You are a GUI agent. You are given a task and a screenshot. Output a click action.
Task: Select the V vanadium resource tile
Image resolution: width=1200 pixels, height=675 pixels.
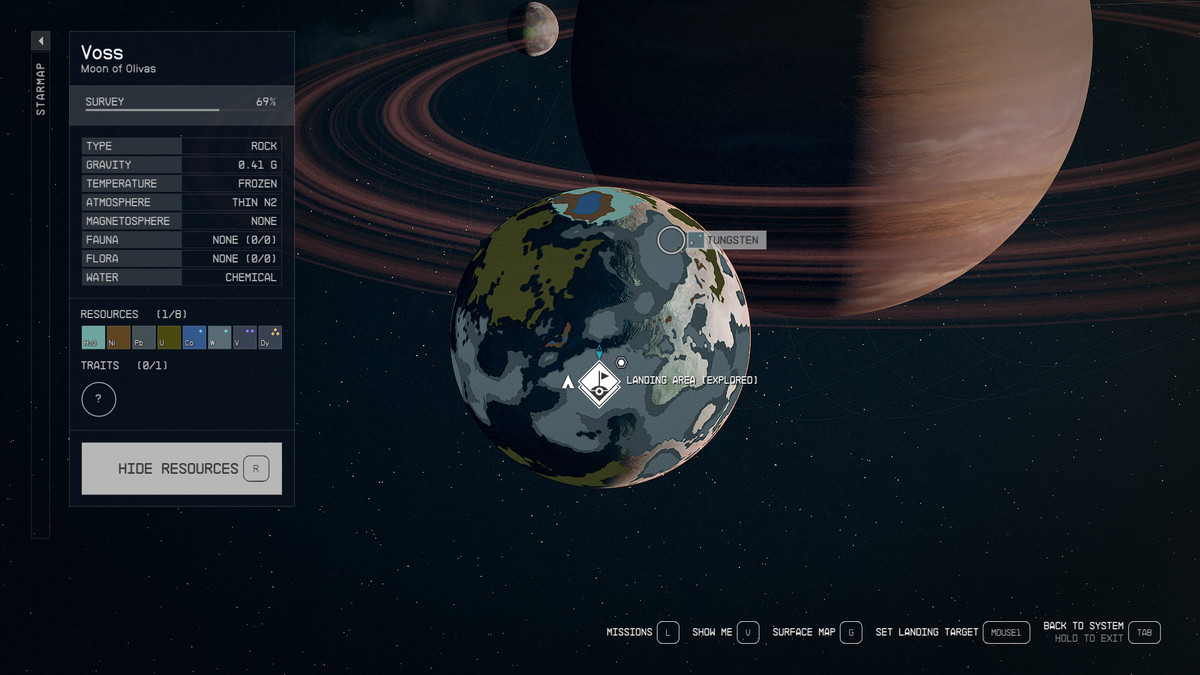point(244,338)
